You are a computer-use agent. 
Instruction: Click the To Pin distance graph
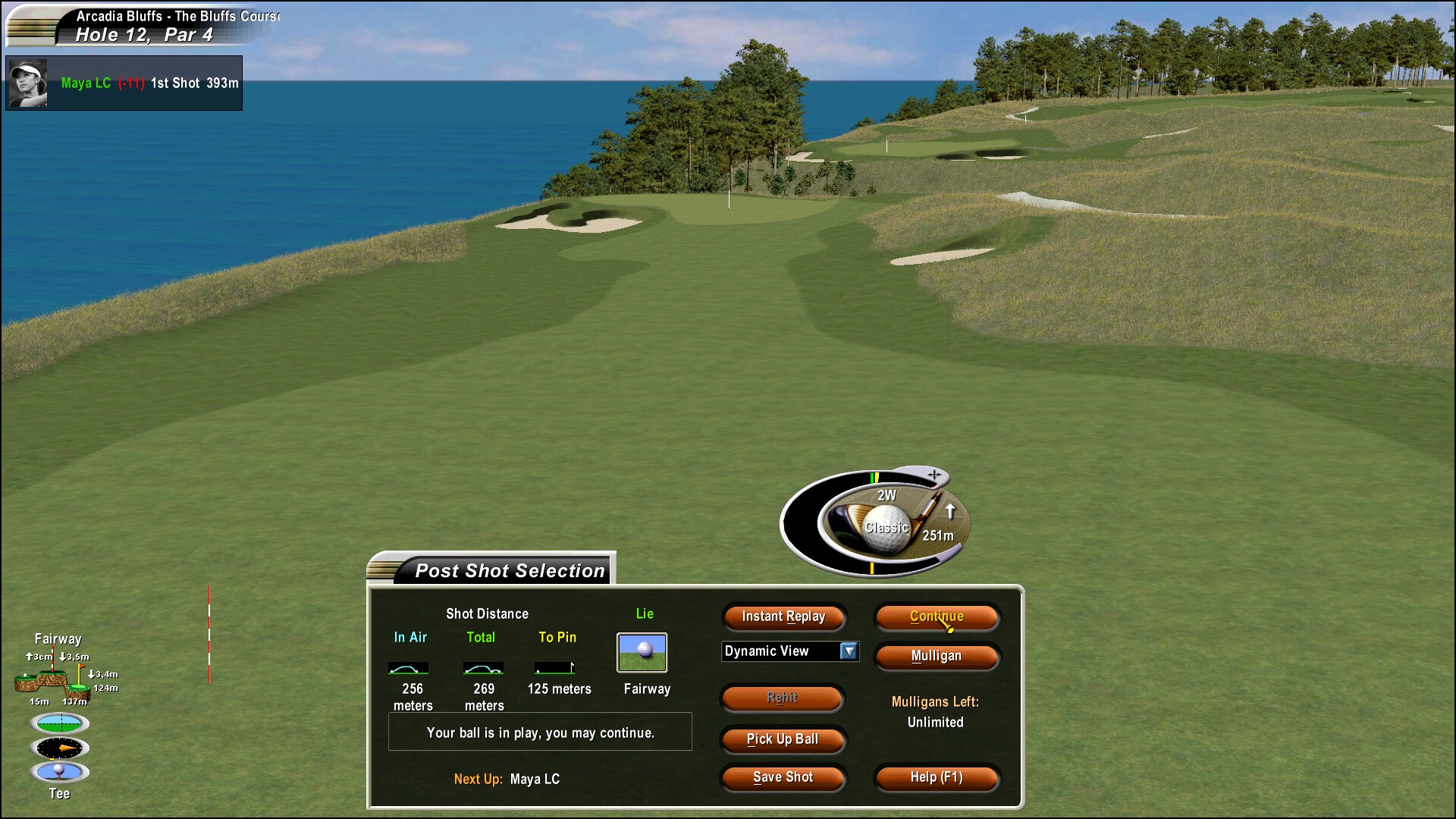(556, 668)
